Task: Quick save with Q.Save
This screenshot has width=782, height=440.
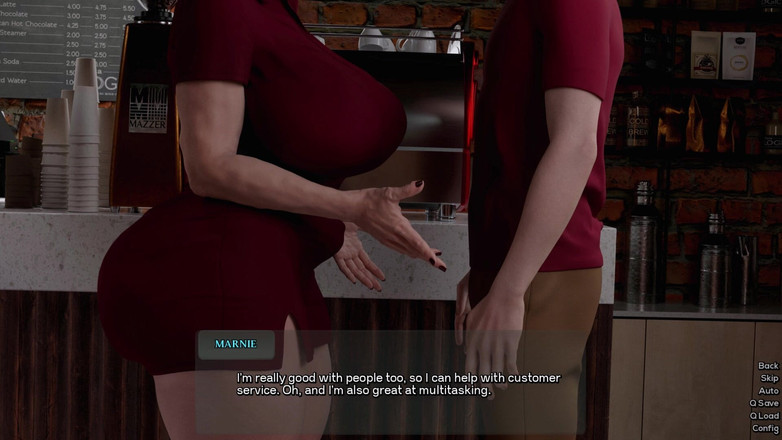Action: (x=764, y=403)
